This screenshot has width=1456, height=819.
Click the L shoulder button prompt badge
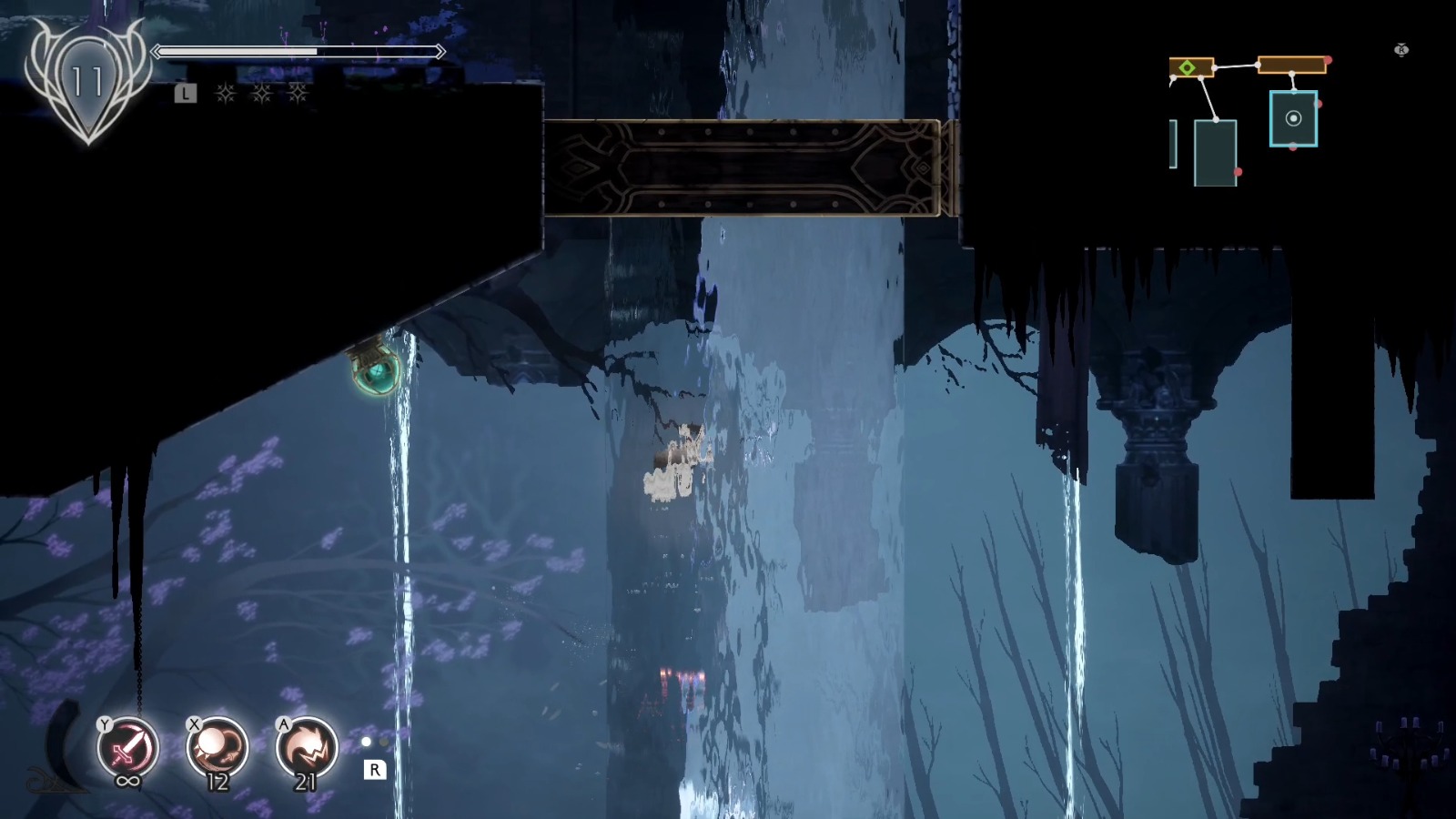[x=186, y=92]
